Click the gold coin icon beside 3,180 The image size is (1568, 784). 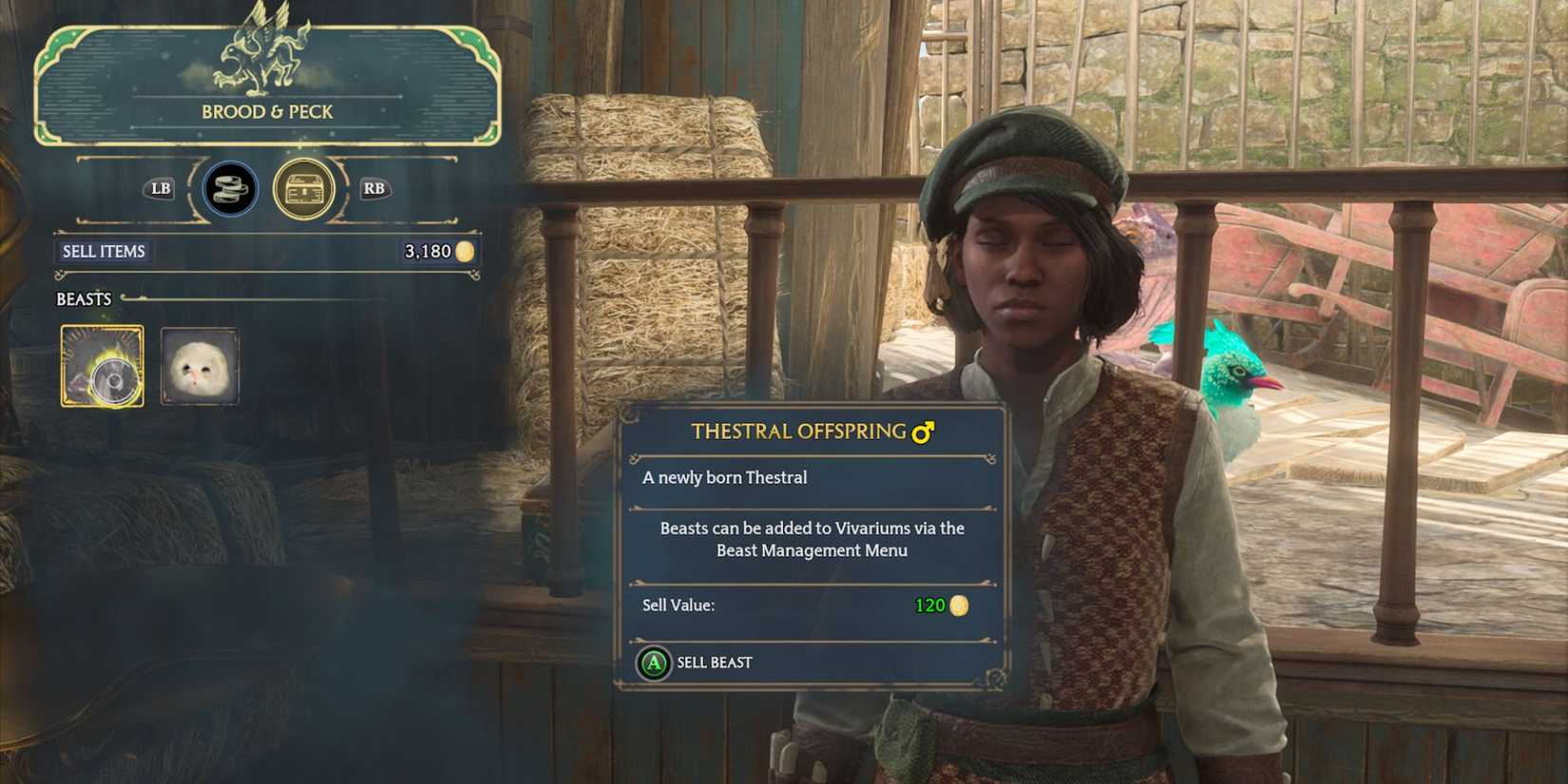coord(465,252)
